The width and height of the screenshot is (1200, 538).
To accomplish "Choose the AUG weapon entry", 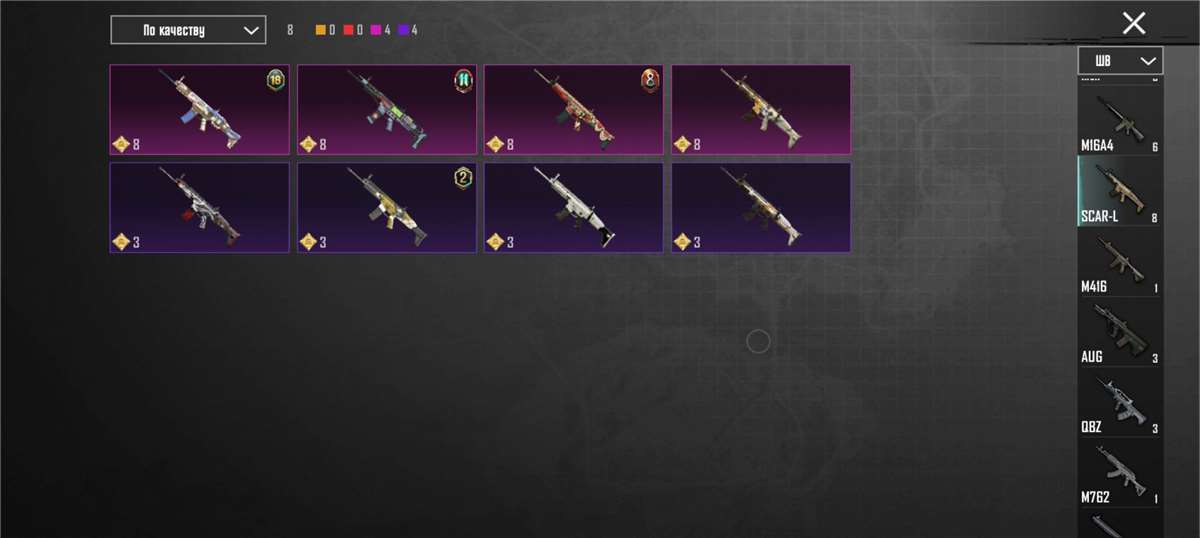I will (1120, 332).
